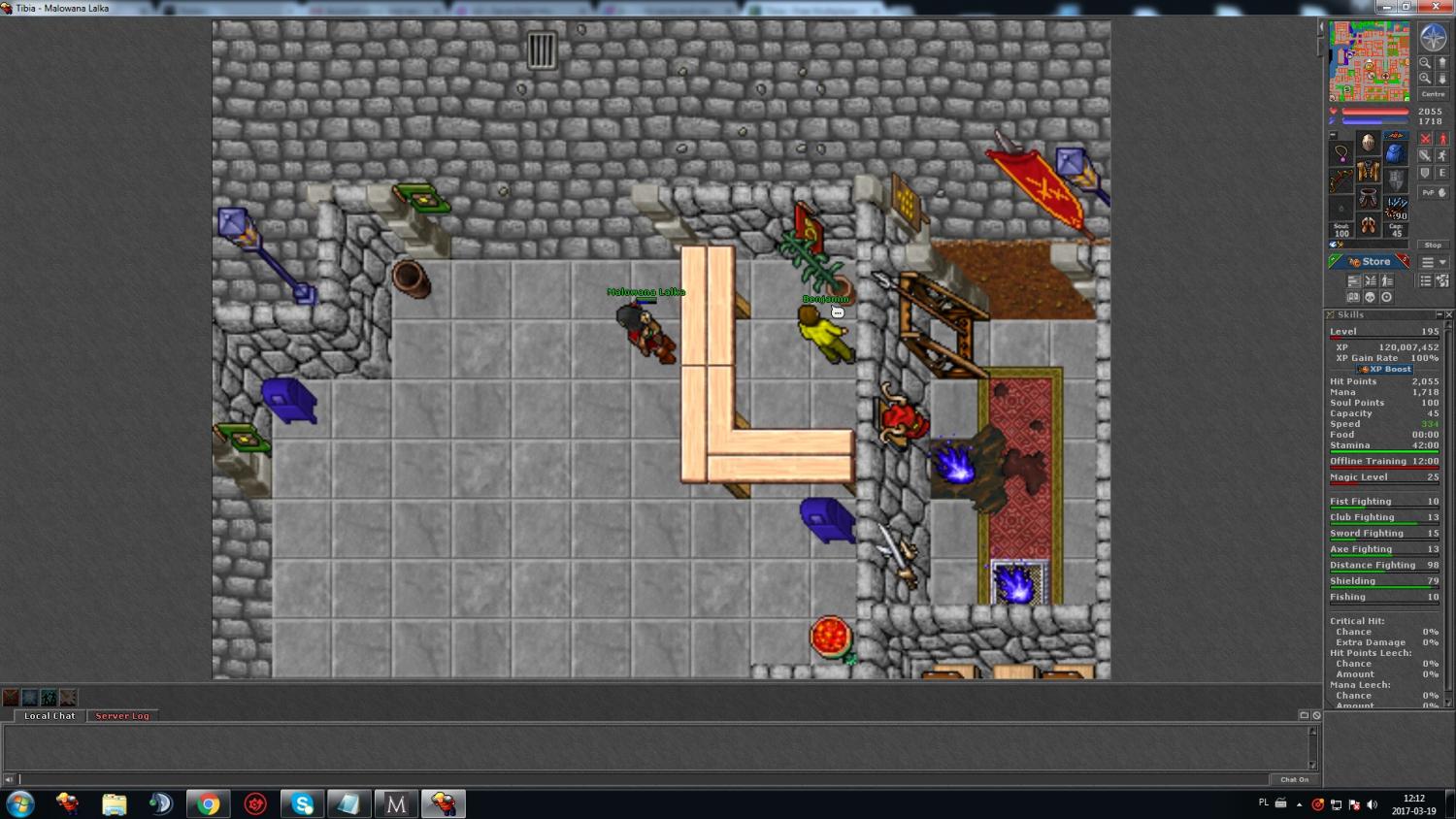Screen dimensions: 1456x819
Task: Toggle the Chat On button
Action: [x=1294, y=779]
